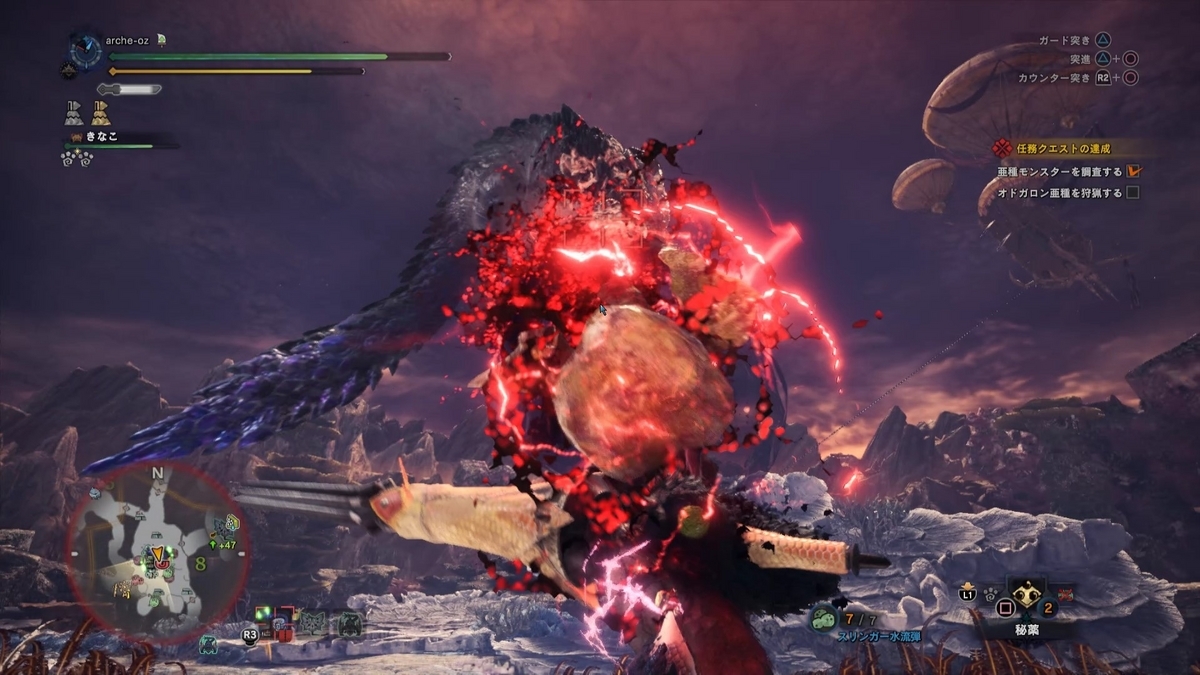Click the paw-print Palico gadget icons
The image size is (1200, 675).
click(x=78, y=158)
